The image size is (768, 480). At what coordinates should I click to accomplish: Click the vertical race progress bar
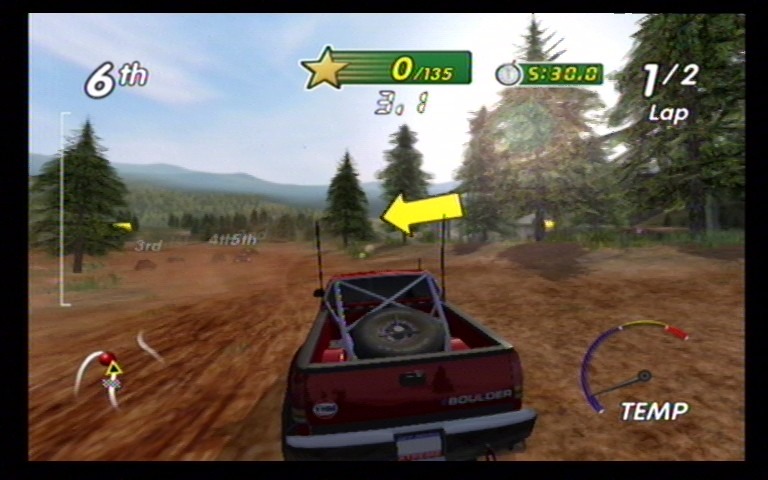(64, 208)
